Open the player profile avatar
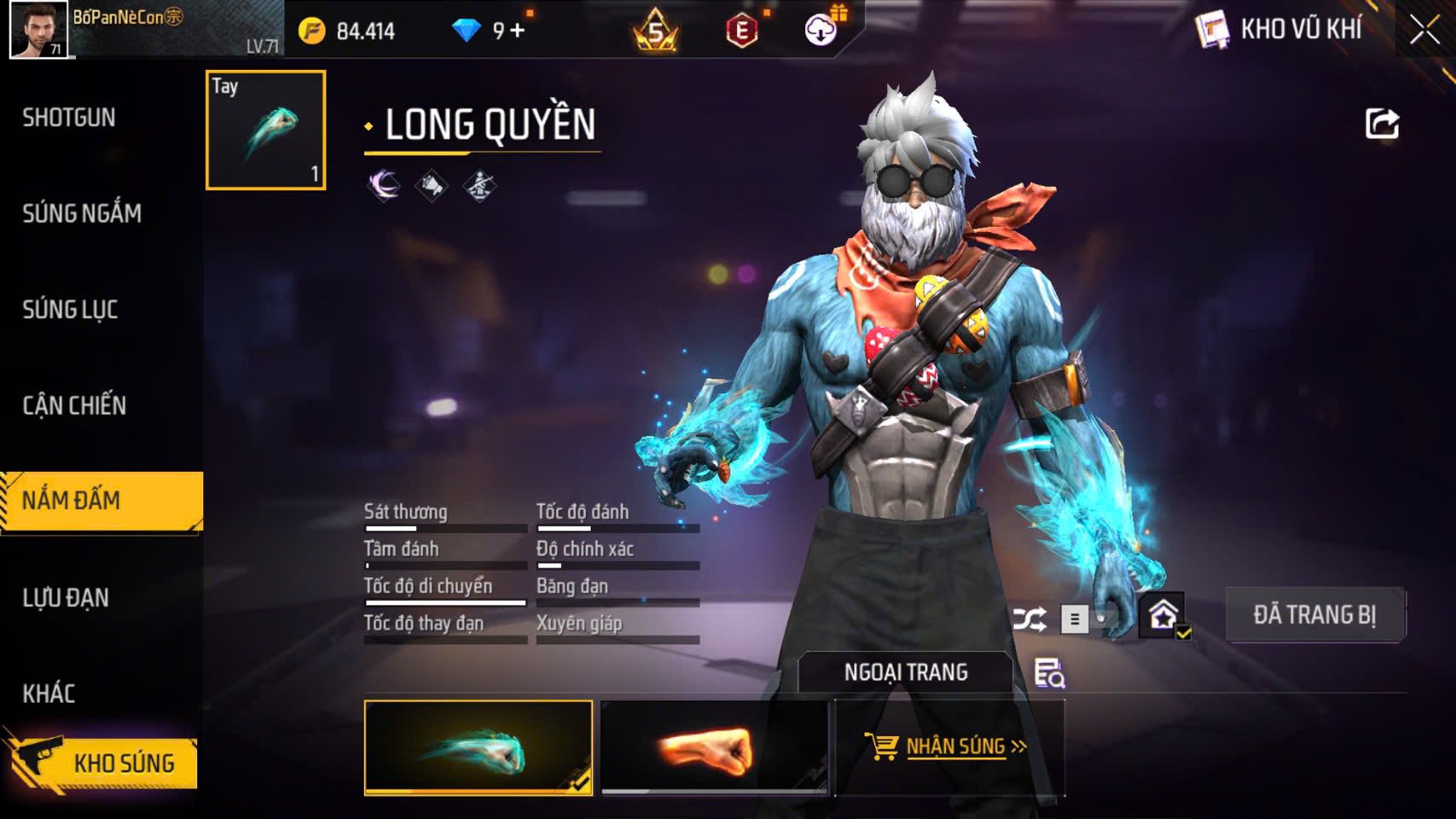Image resolution: width=1456 pixels, height=819 pixels. tap(38, 30)
